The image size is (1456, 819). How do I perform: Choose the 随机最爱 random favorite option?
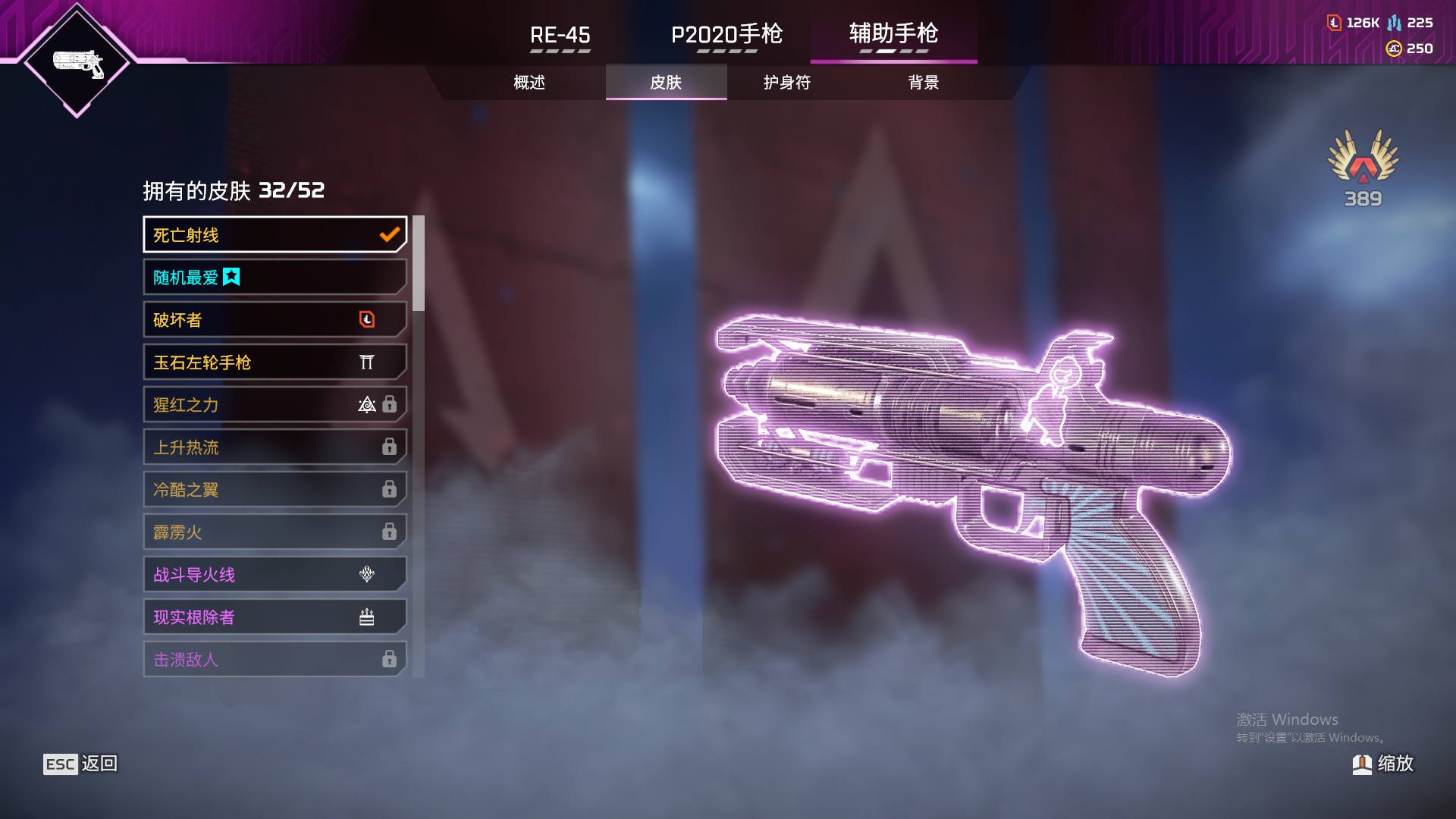pos(275,278)
